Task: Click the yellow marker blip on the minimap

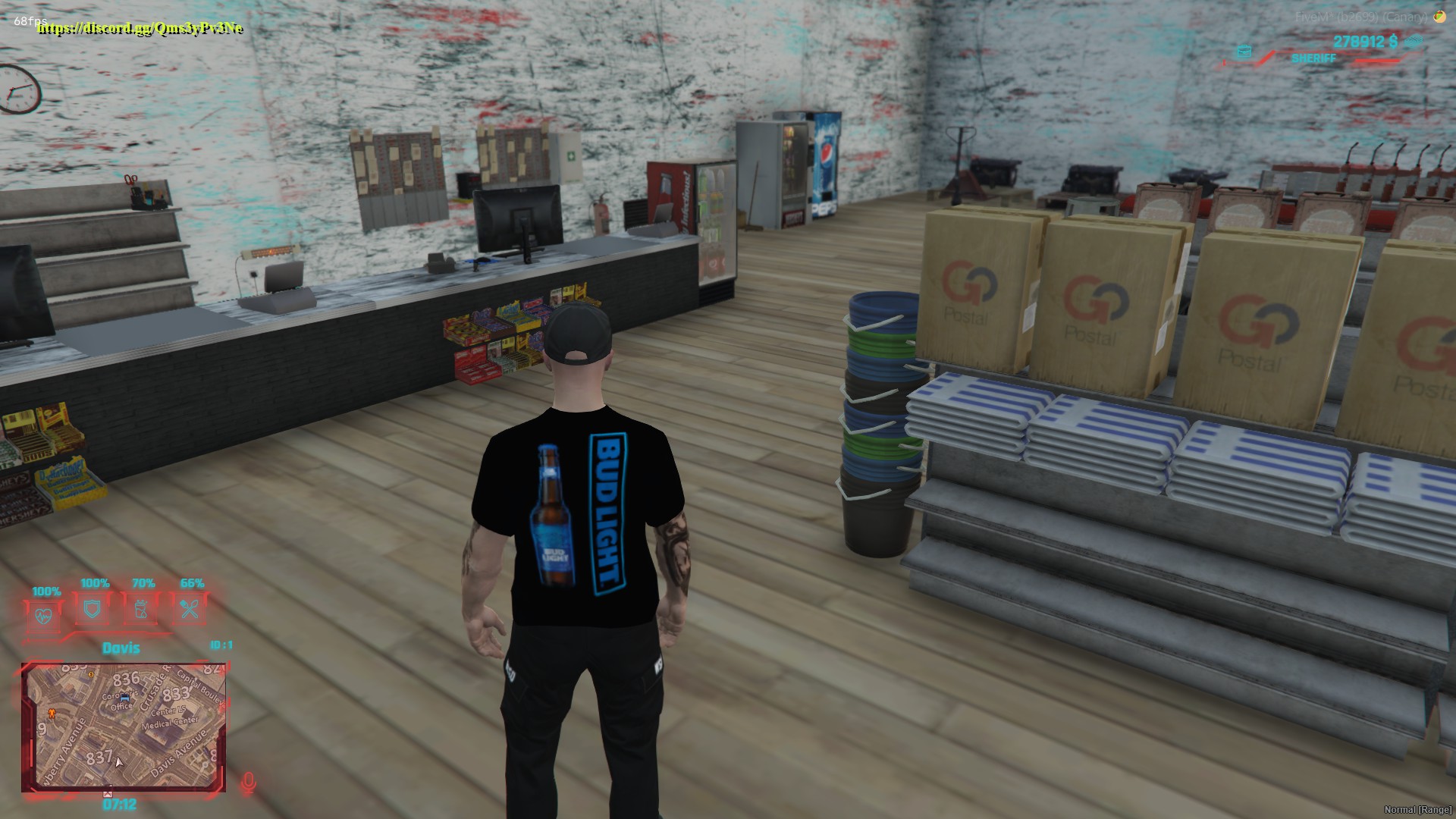Action: pyautogui.click(x=90, y=675)
